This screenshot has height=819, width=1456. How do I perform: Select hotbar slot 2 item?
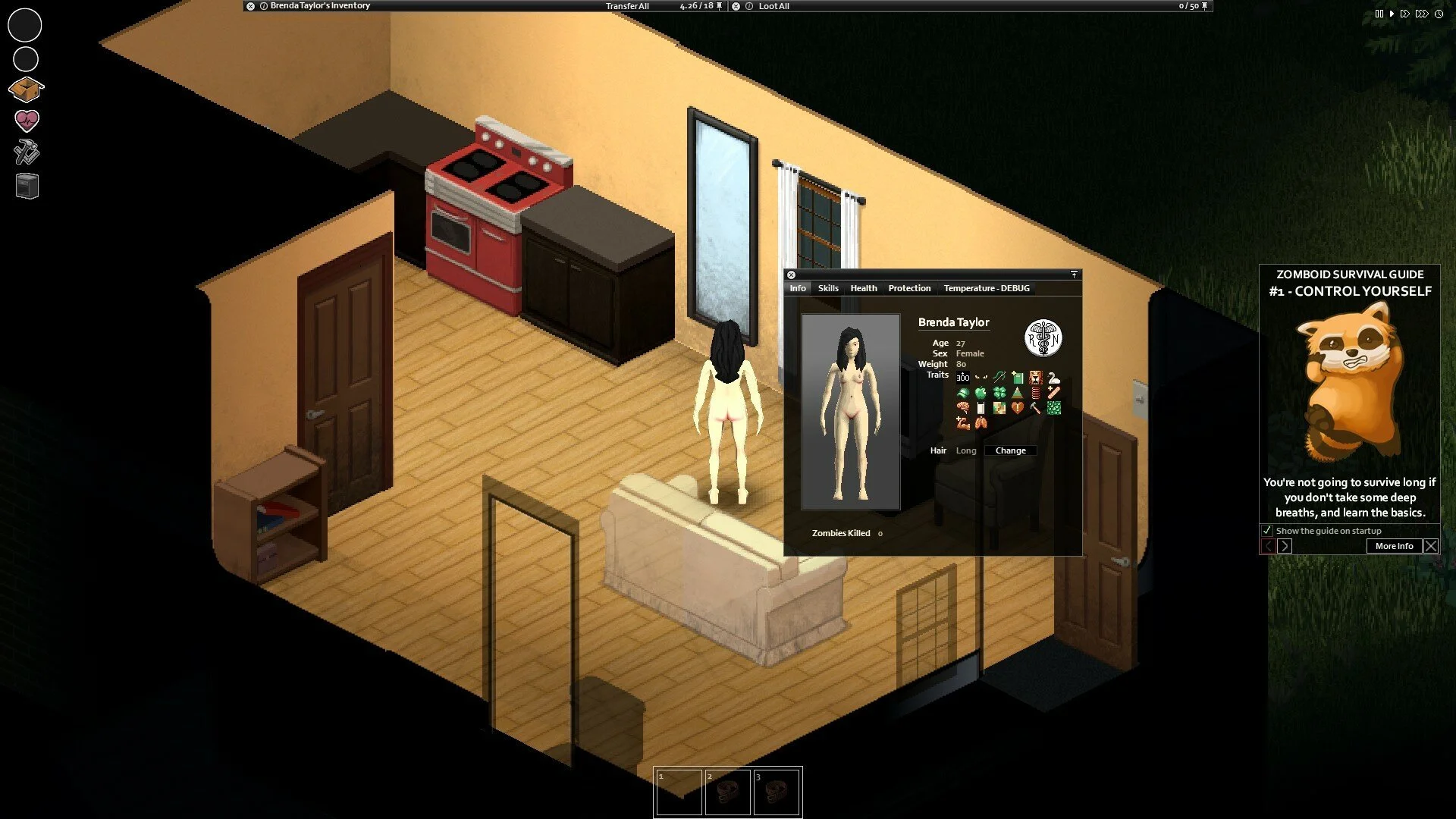tap(727, 792)
